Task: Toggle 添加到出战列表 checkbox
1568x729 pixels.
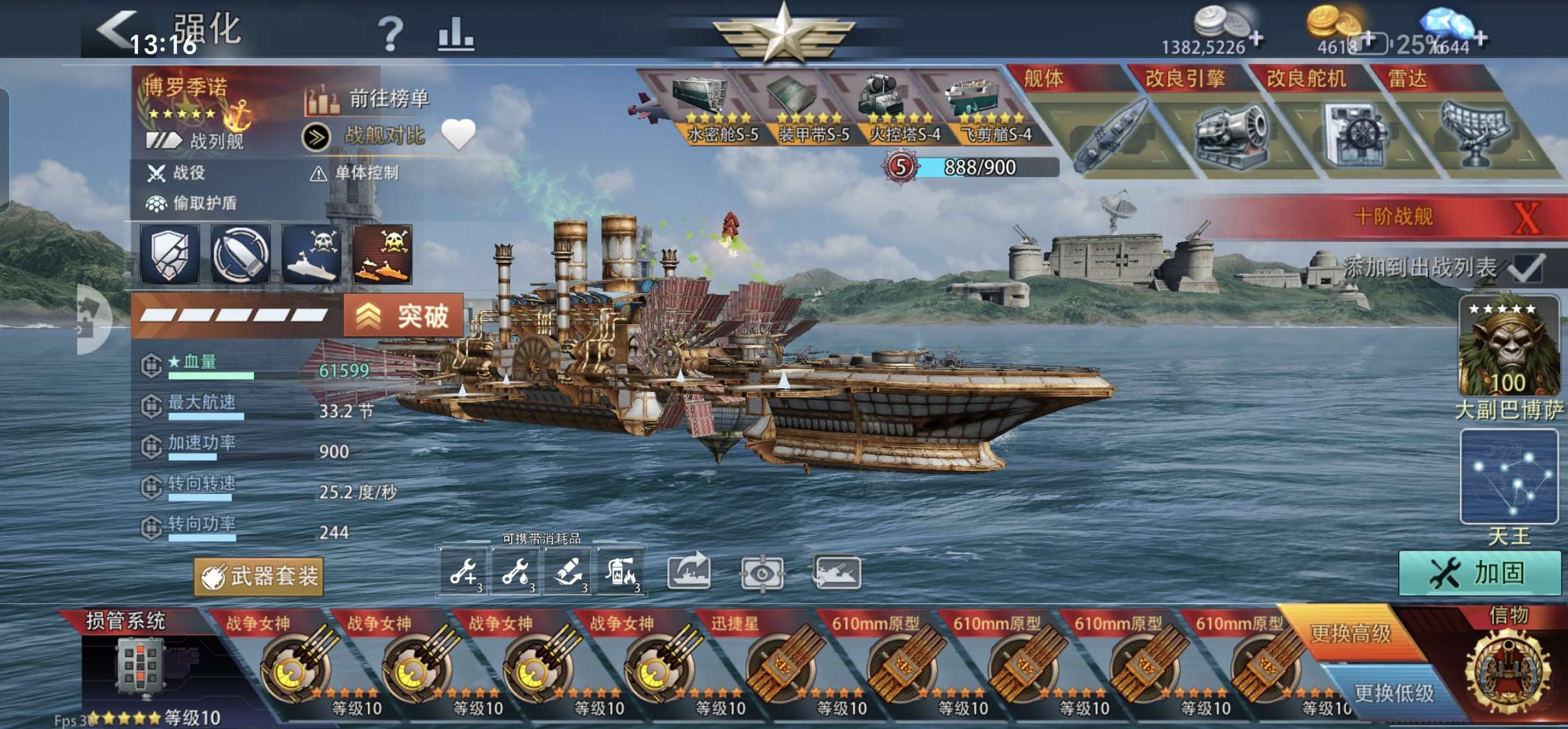Action: point(1526,267)
